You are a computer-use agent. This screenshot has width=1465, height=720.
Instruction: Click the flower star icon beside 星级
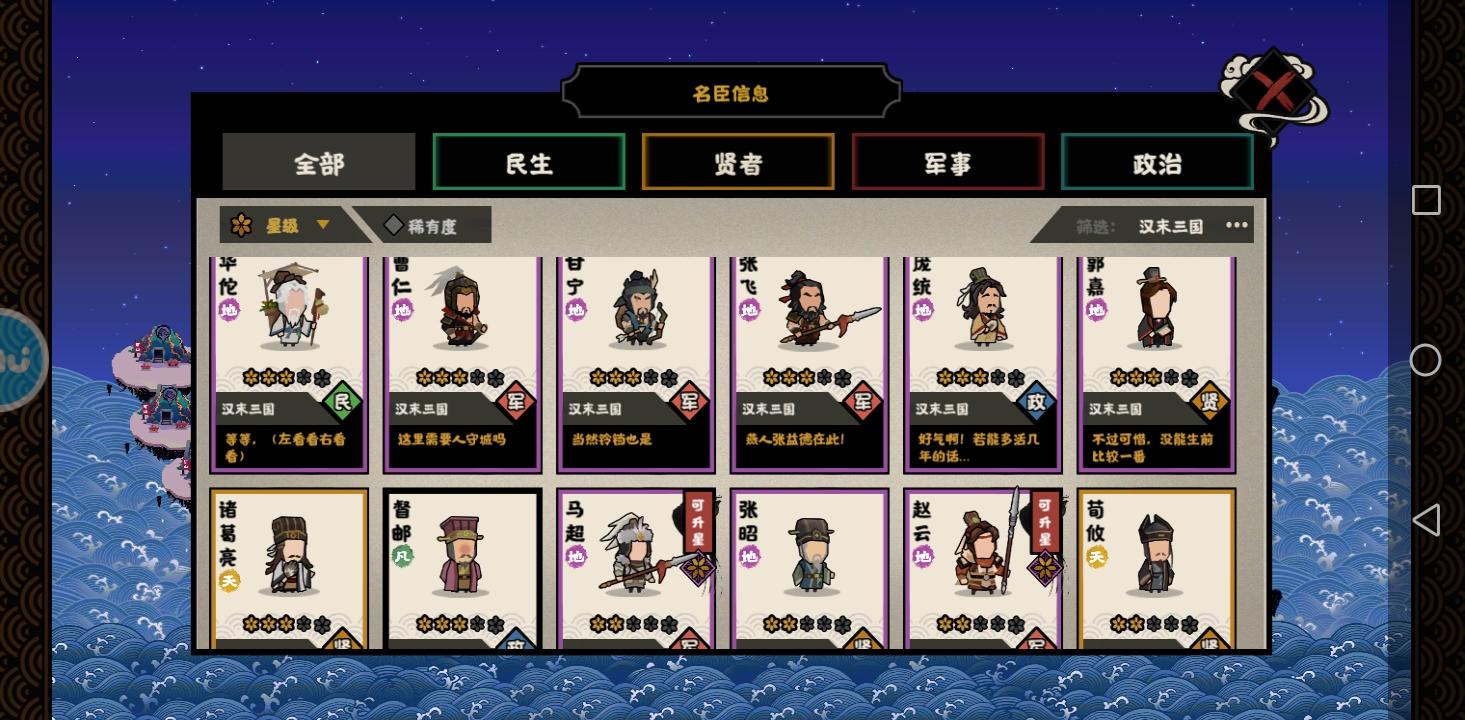242,224
